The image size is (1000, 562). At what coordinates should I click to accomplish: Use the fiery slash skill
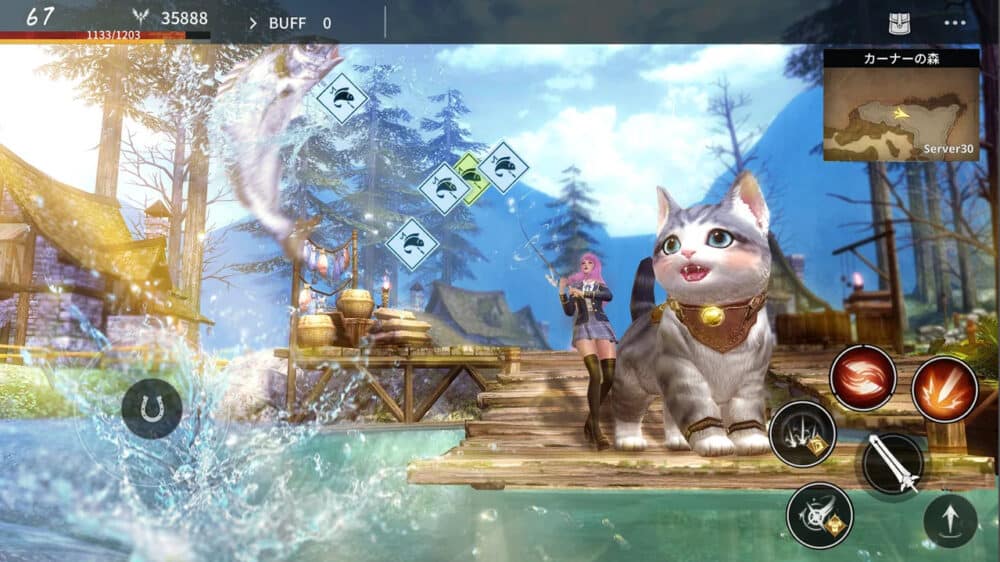[944, 389]
